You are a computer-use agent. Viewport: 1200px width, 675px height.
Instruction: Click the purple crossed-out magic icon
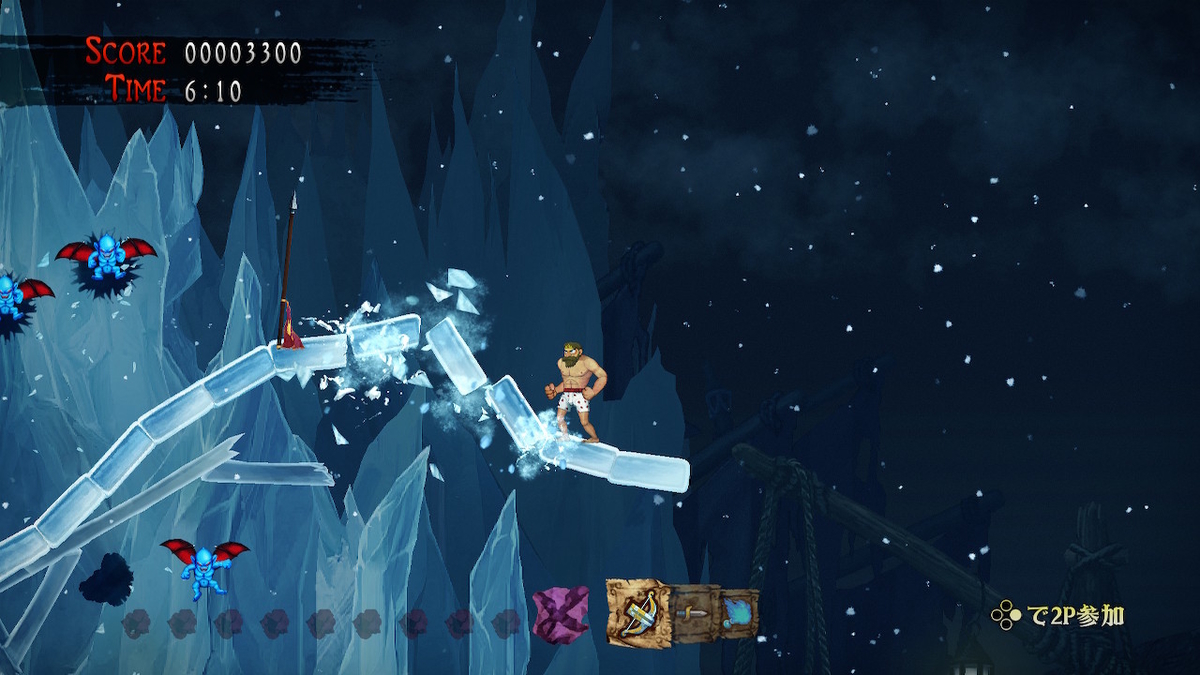[561, 615]
